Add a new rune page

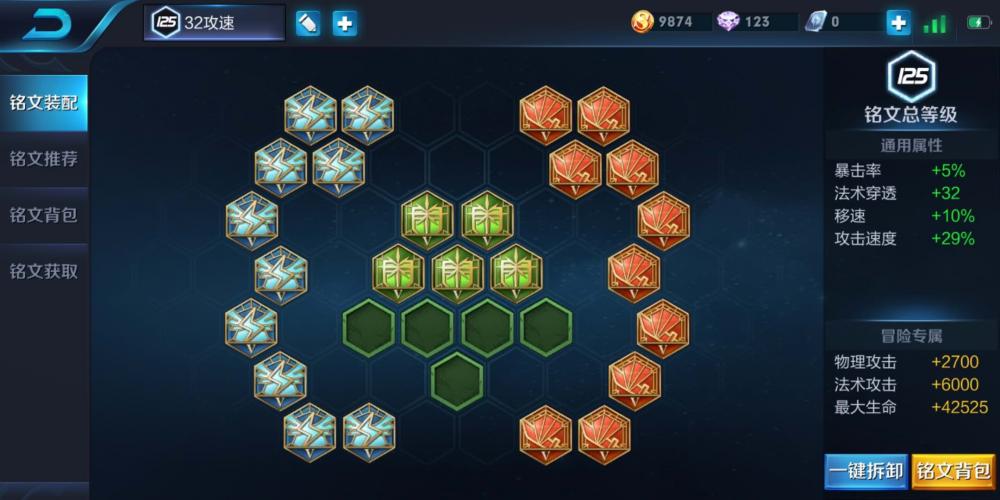click(345, 23)
